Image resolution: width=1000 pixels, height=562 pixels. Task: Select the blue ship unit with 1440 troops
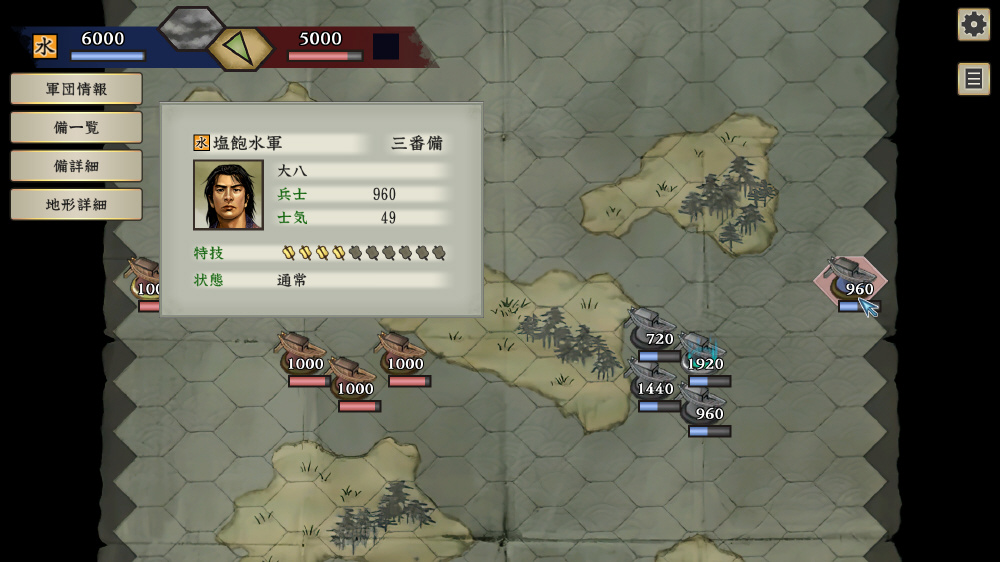click(x=651, y=380)
